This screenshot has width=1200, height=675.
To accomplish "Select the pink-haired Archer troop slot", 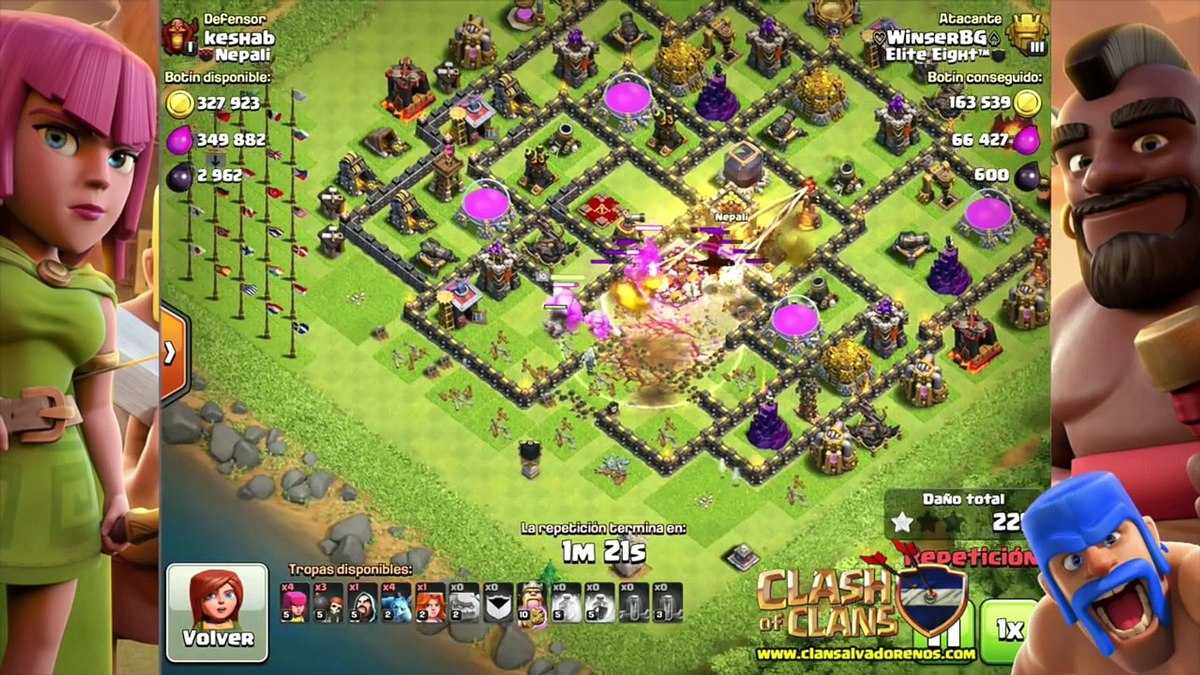I will pos(296,603).
